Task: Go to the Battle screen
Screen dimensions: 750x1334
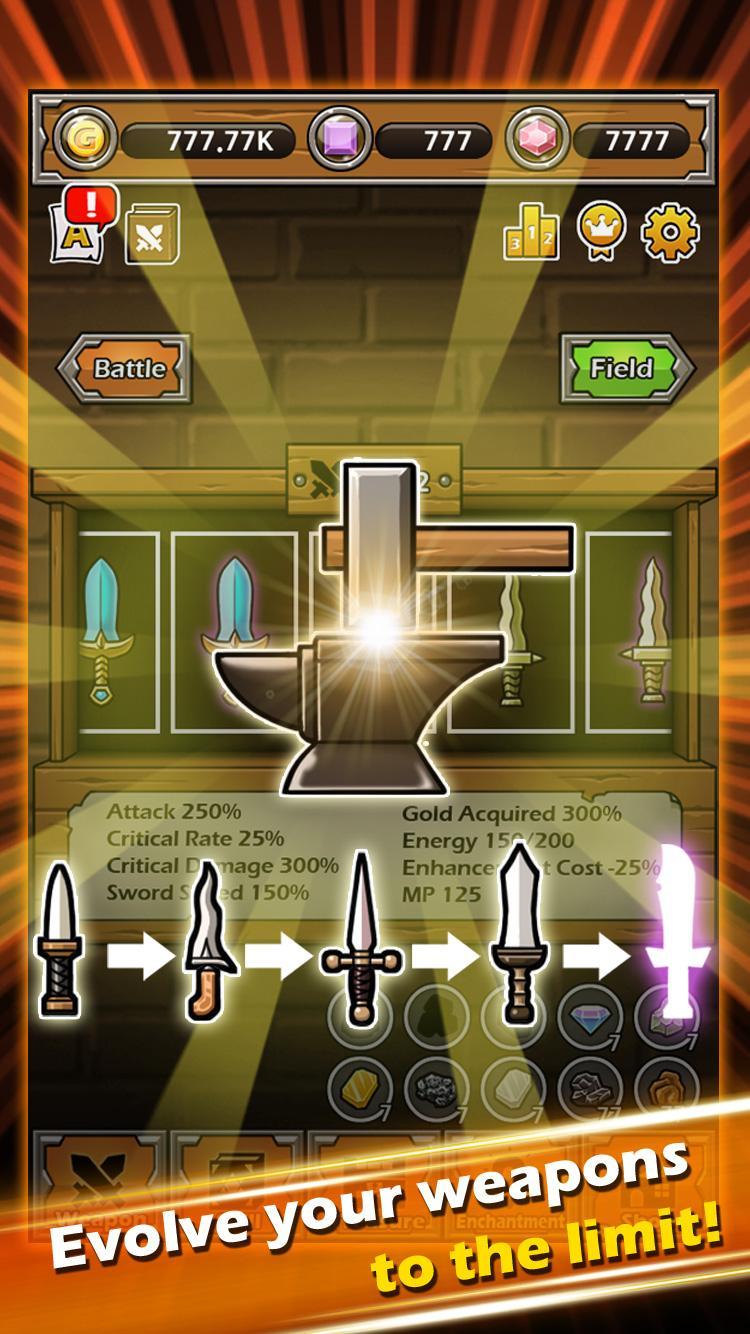Action: 125,368
